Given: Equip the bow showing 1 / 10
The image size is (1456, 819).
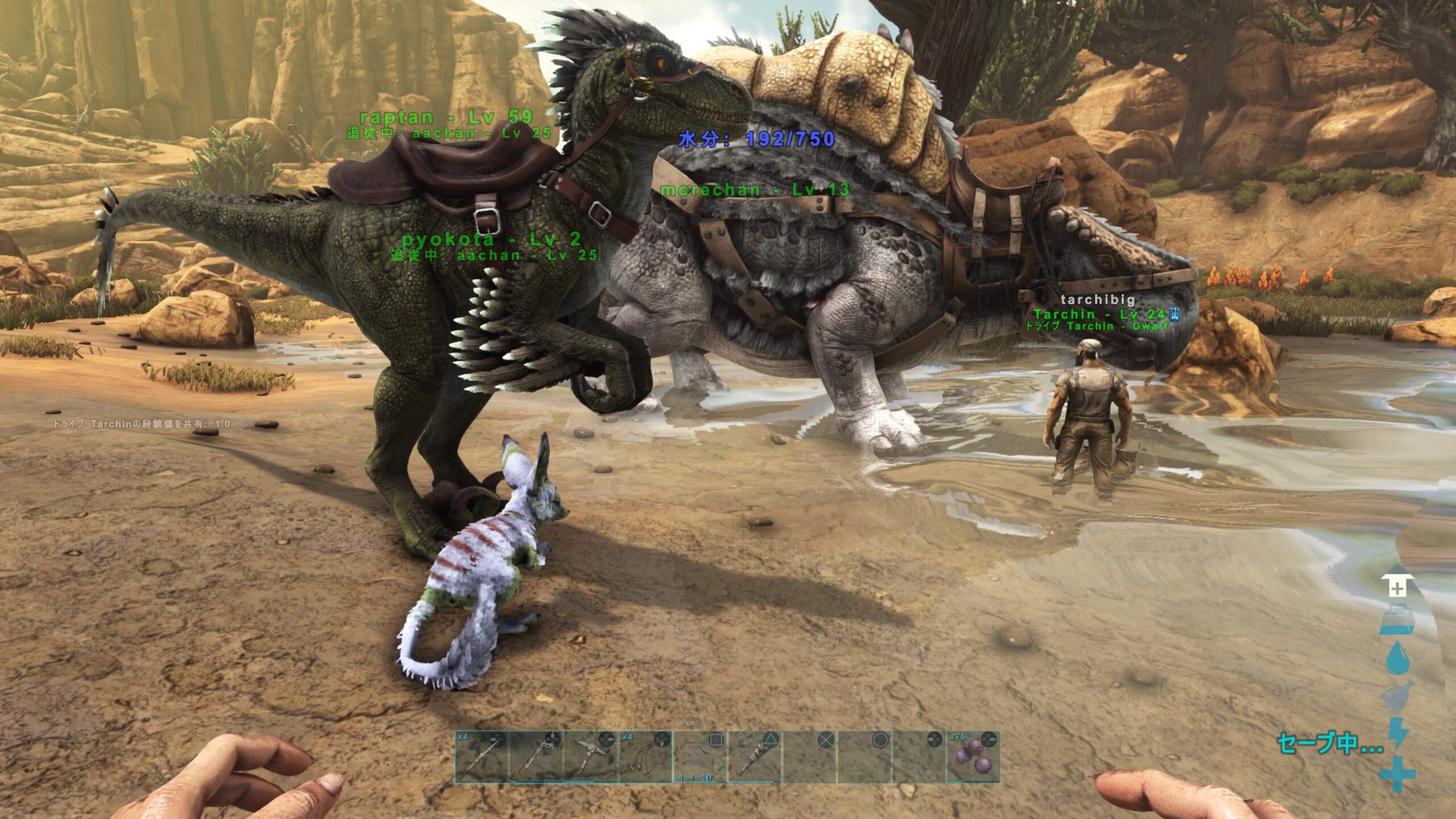Looking at the screenshot, I should coord(700,758).
